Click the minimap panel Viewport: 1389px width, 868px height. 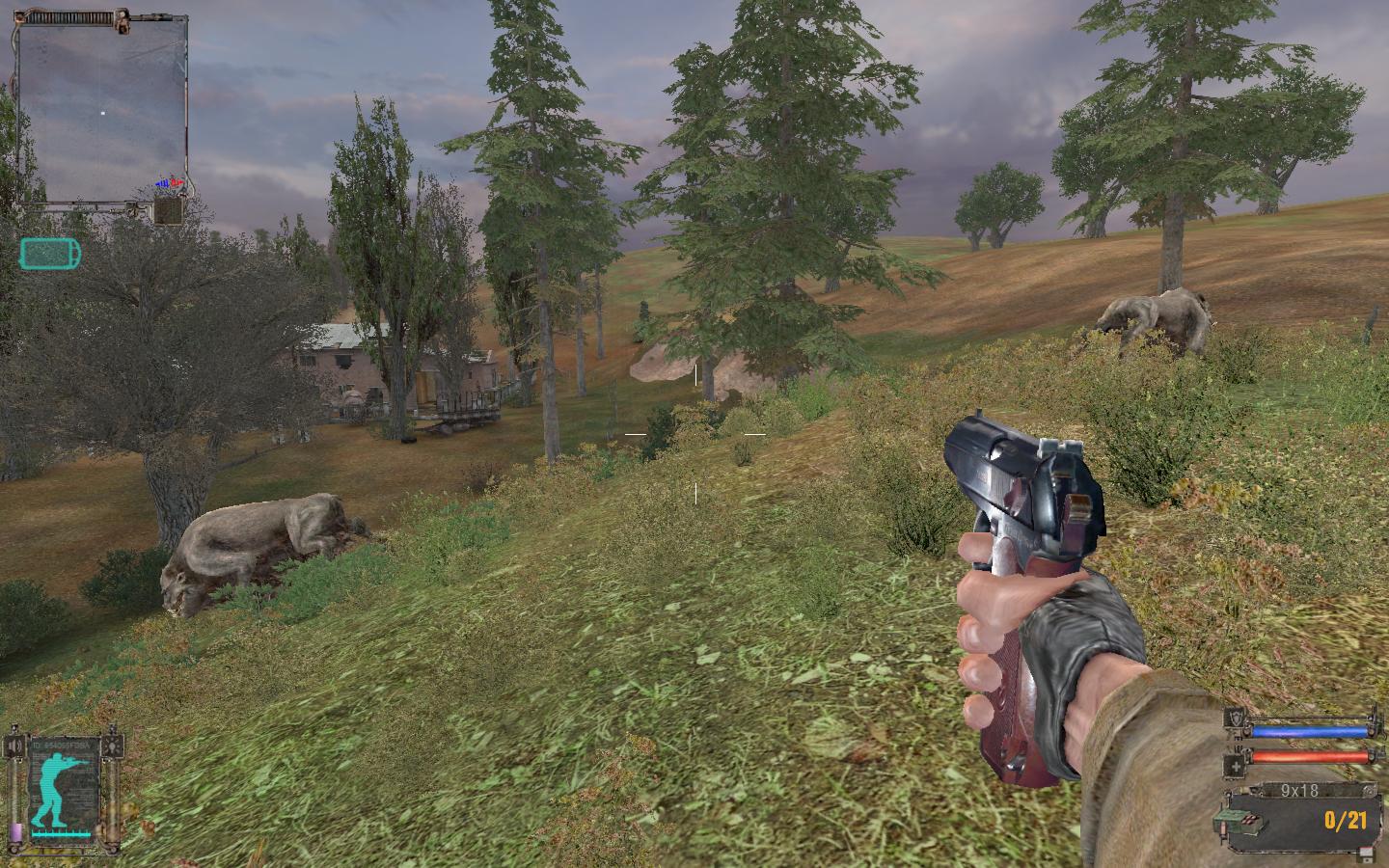[102, 108]
